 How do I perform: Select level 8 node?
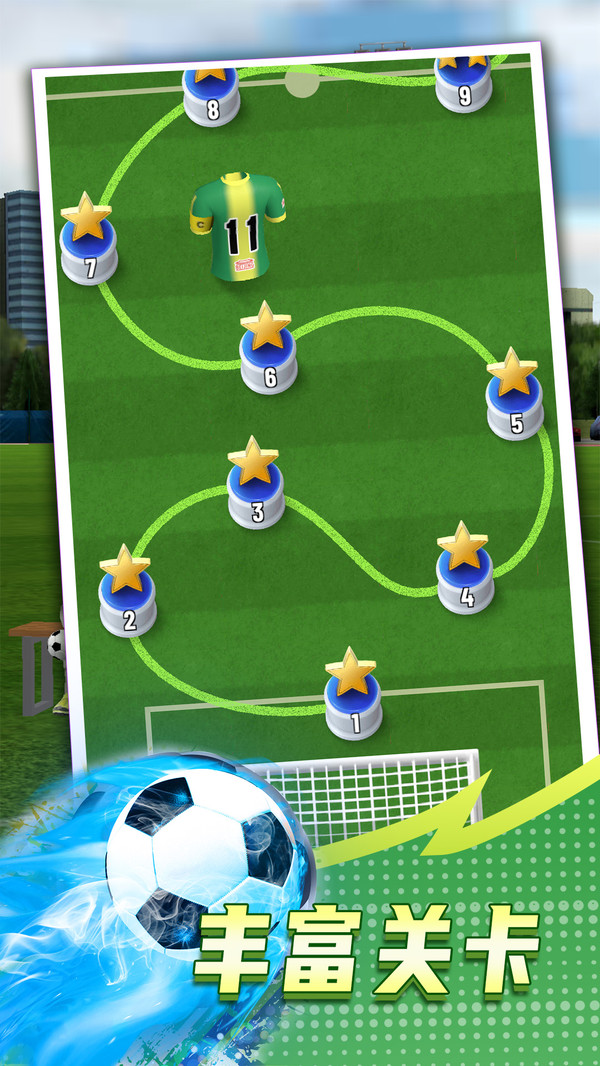212,96
